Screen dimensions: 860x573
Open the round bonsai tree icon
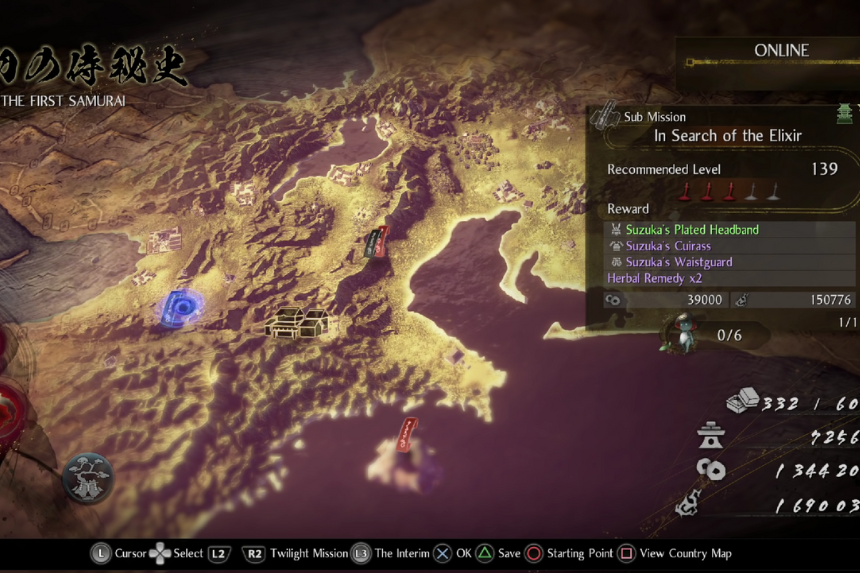pyautogui.click(x=89, y=478)
